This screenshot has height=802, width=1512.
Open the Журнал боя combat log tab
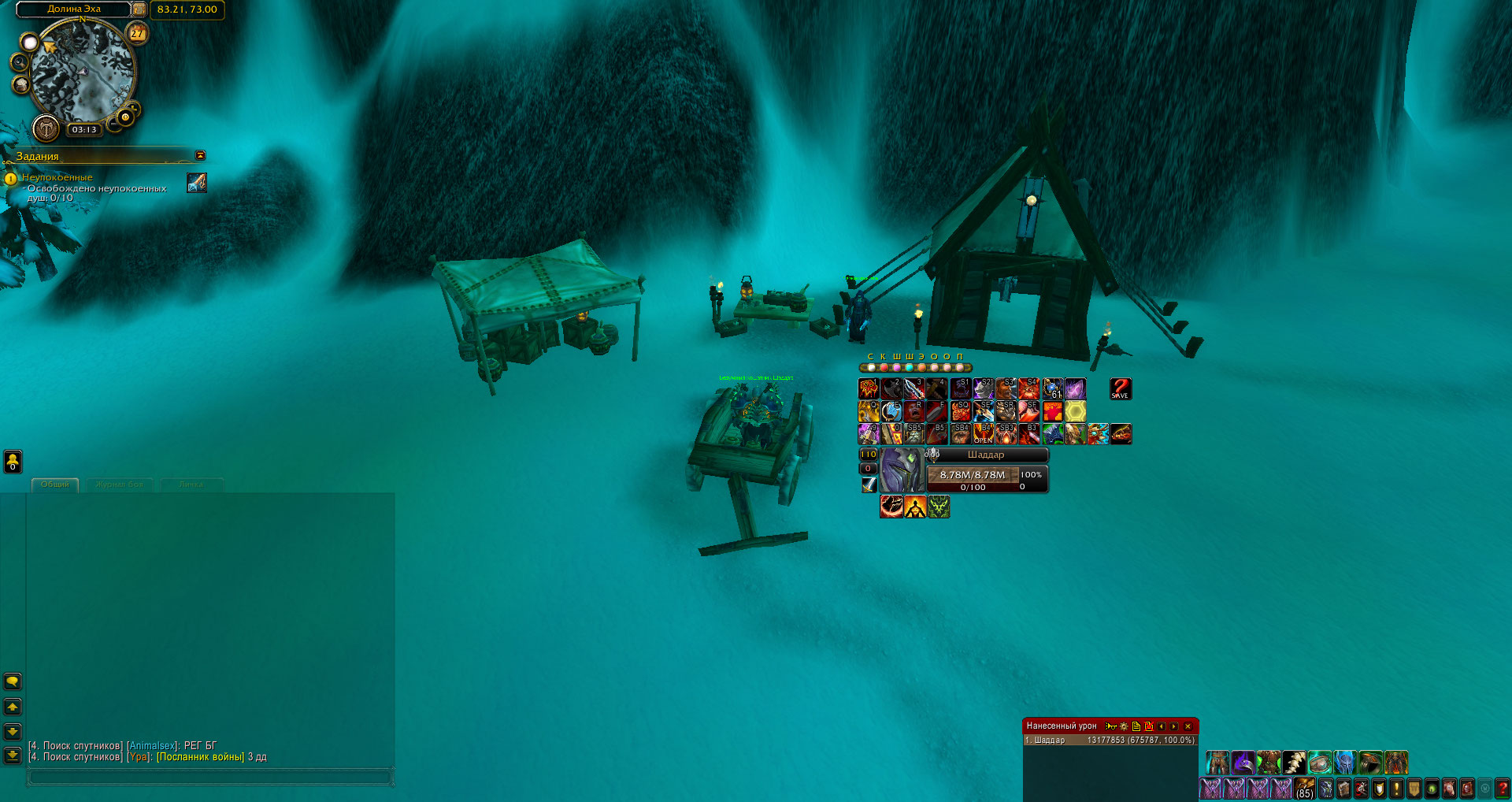120,485
